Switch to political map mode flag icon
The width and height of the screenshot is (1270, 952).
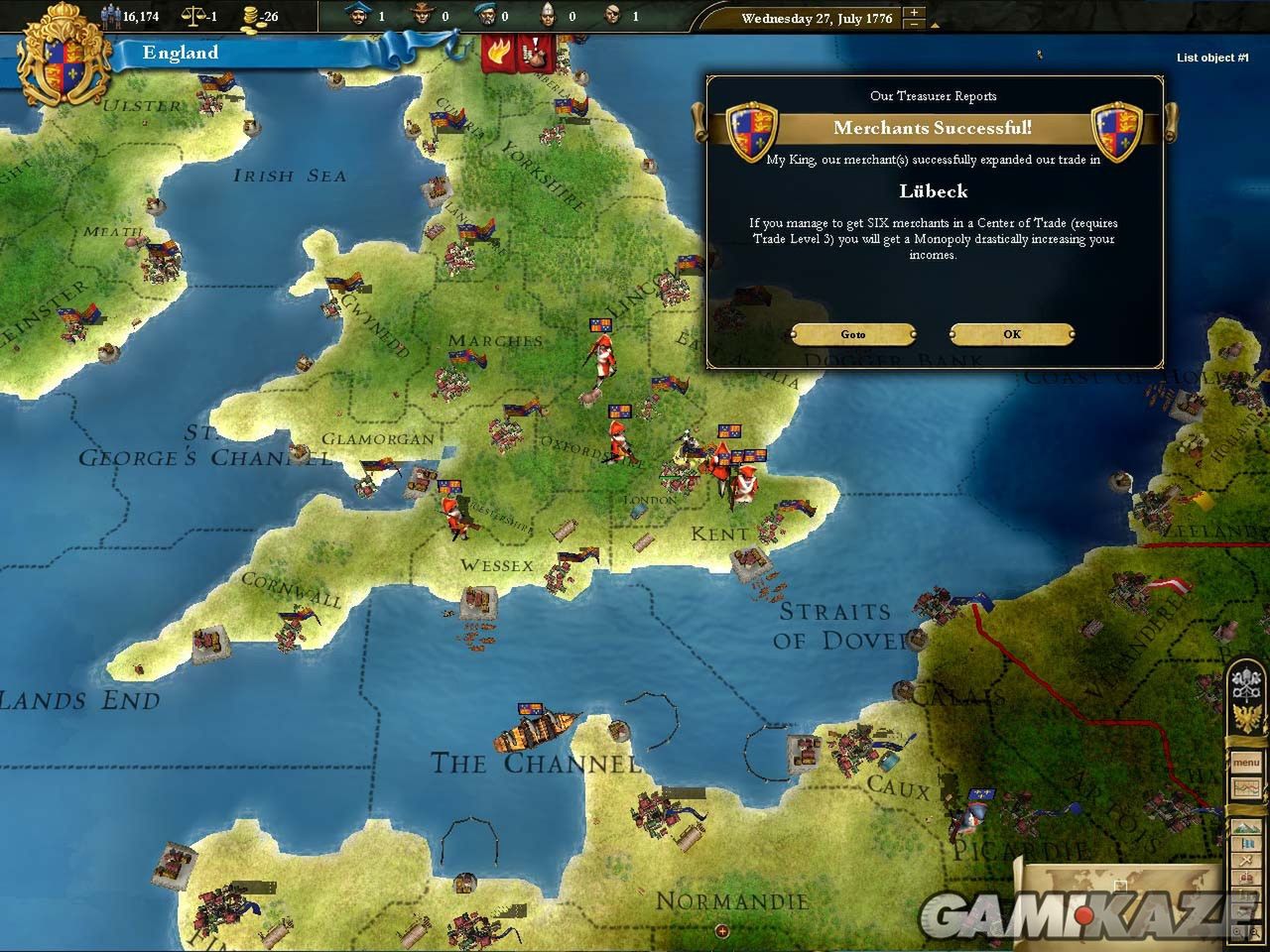1246,845
